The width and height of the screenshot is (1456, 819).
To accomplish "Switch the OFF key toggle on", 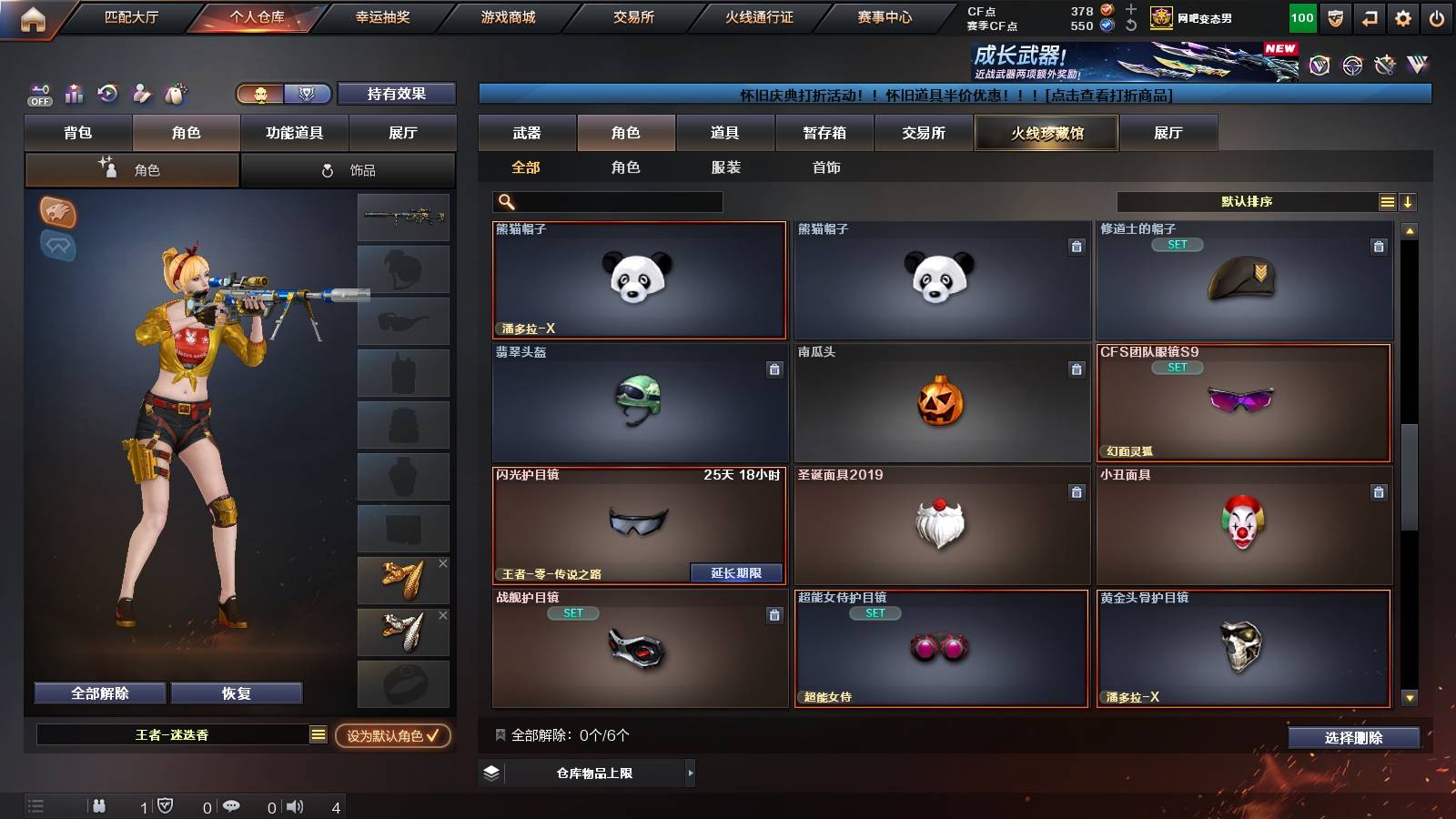I will (38, 94).
